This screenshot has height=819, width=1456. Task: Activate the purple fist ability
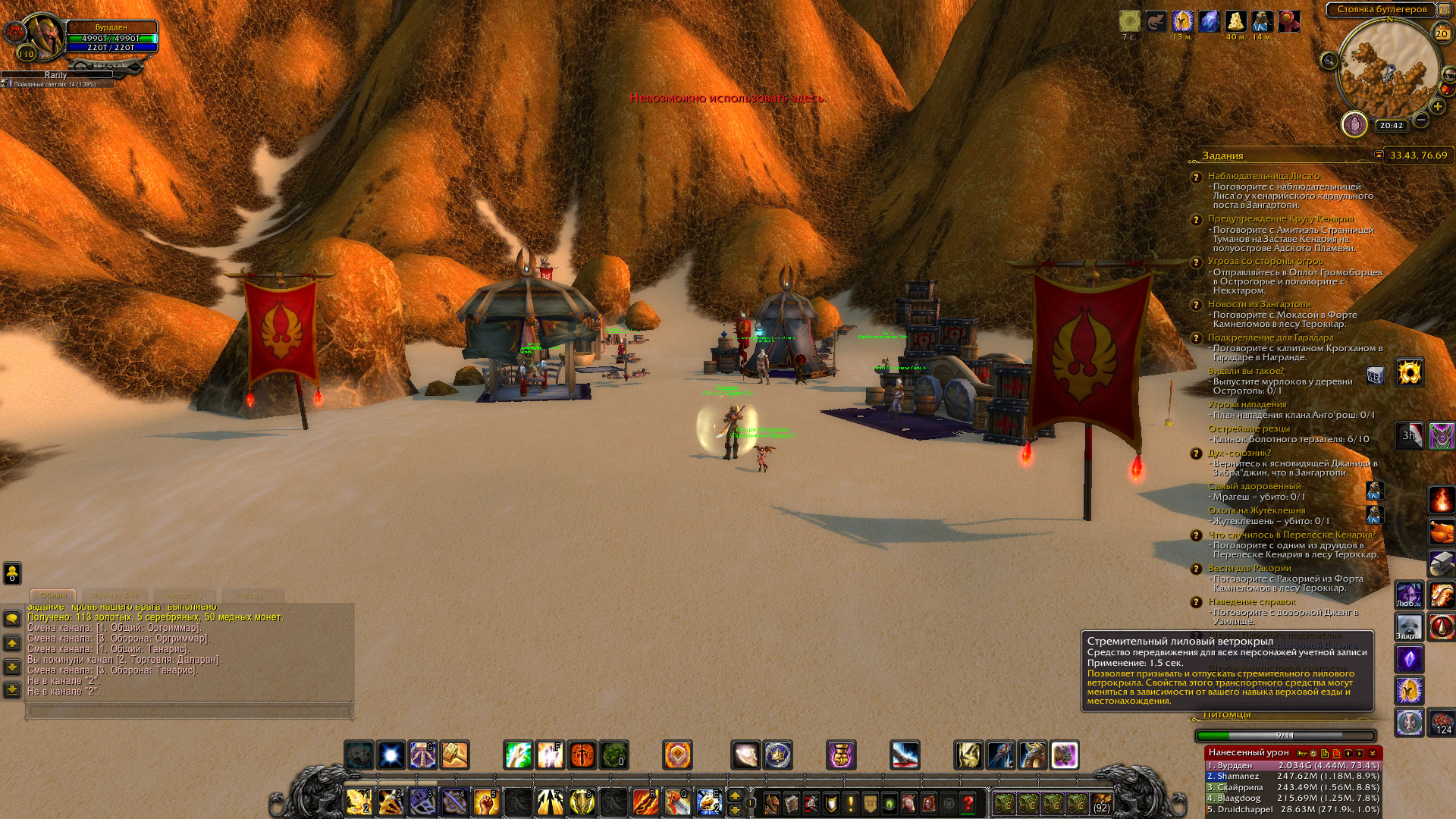coord(840,755)
